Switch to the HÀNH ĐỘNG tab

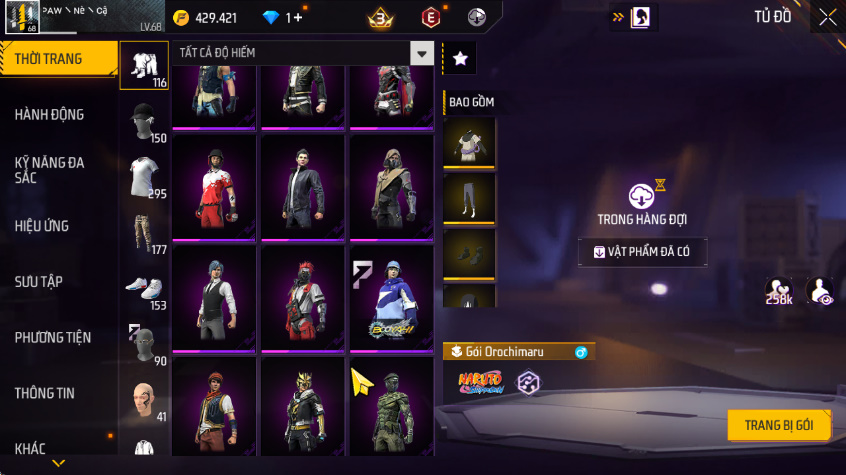pyautogui.click(x=50, y=114)
